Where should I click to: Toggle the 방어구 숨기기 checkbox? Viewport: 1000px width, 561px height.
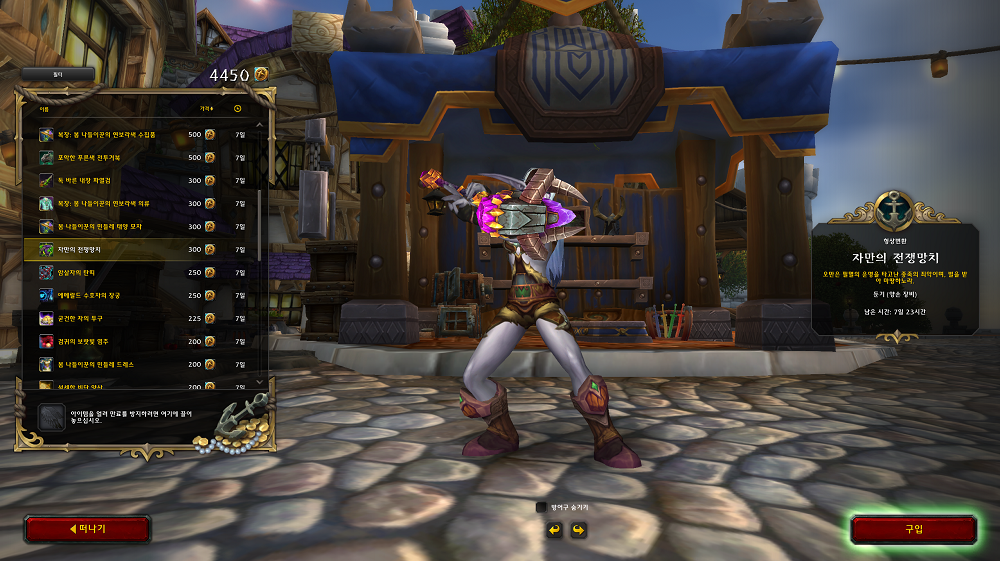[542, 508]
